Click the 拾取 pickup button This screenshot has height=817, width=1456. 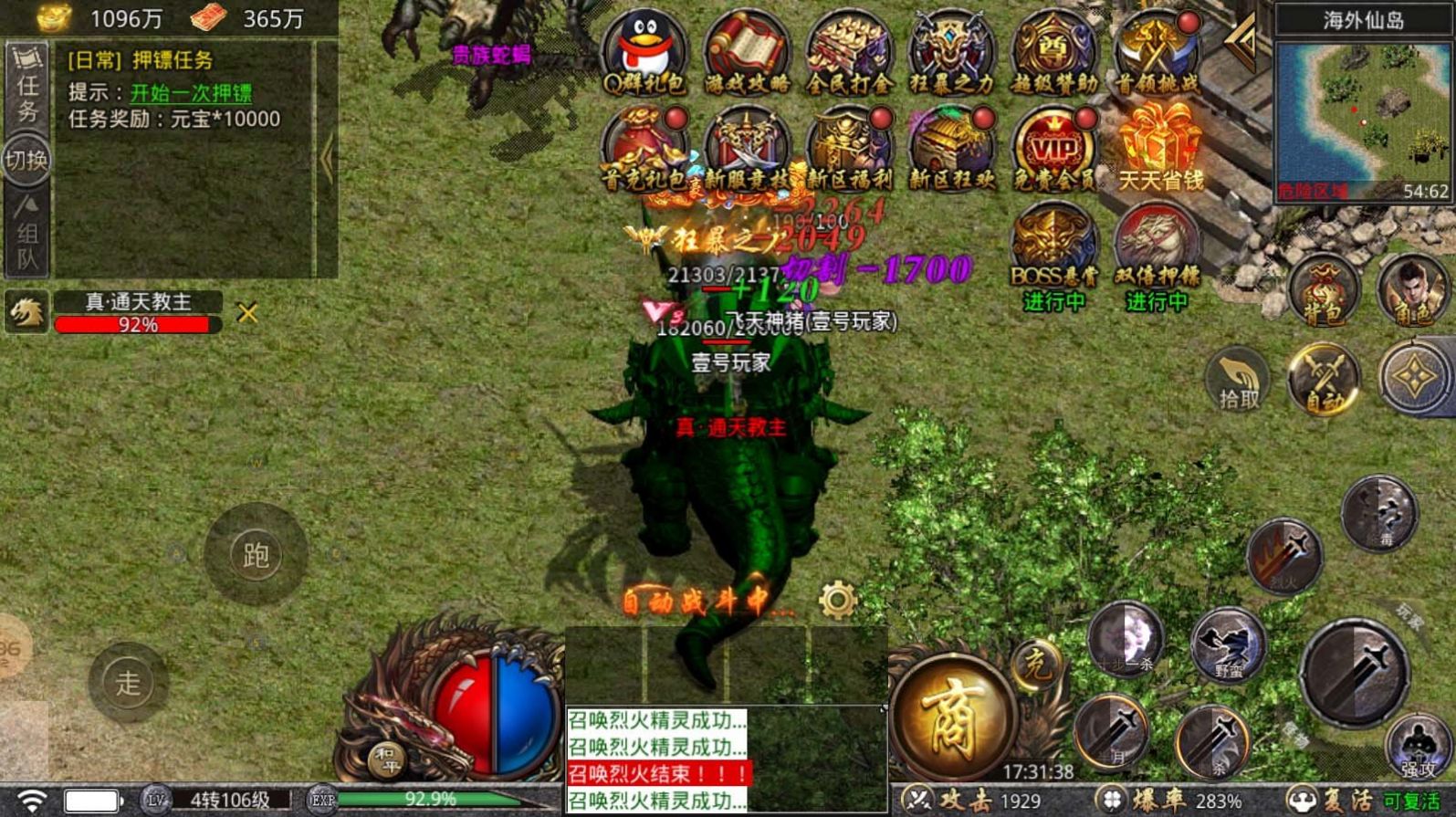(1239, 379)
